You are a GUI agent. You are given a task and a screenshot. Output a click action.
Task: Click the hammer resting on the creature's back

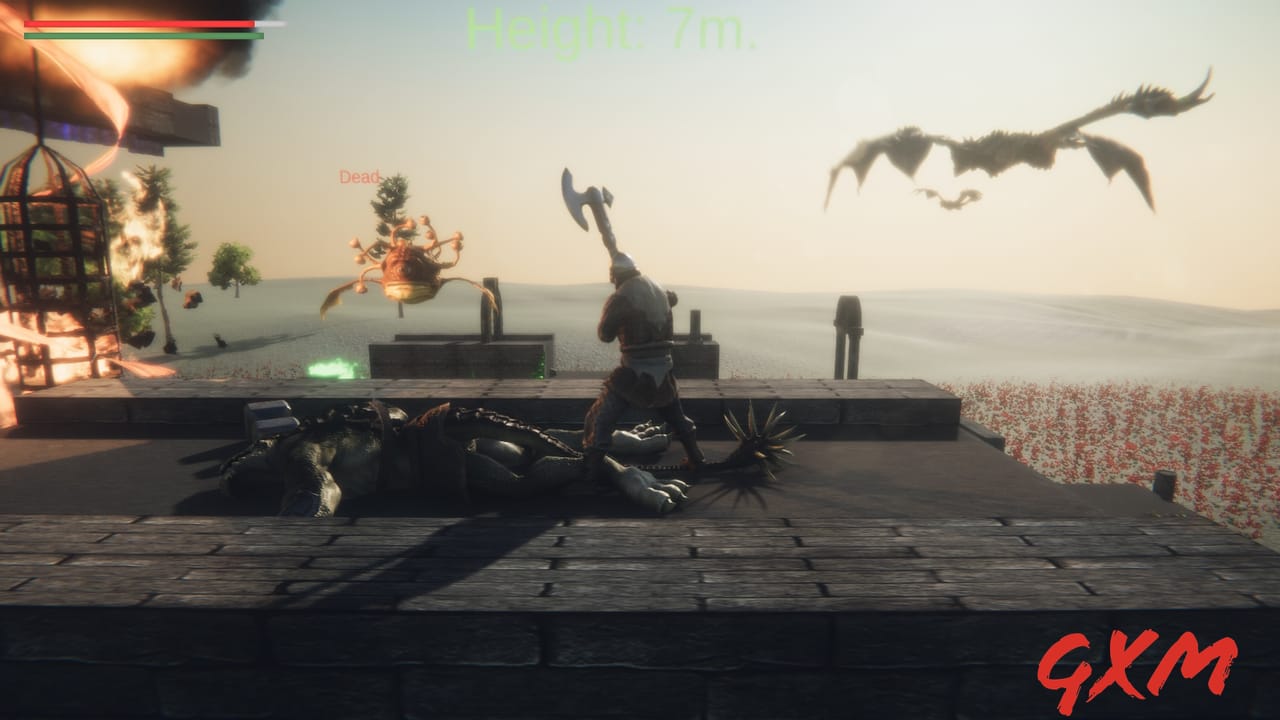pos(272,415)
